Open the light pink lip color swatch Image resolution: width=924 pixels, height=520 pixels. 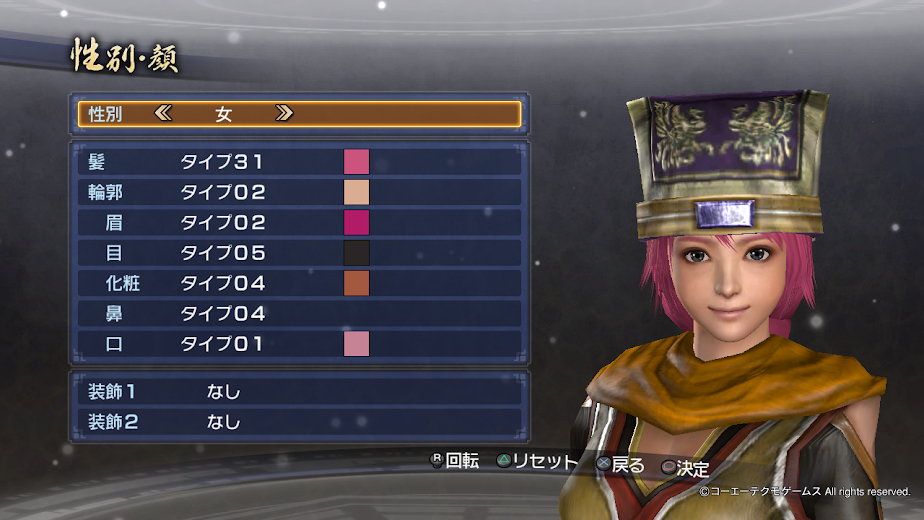(x=356, y=344)
